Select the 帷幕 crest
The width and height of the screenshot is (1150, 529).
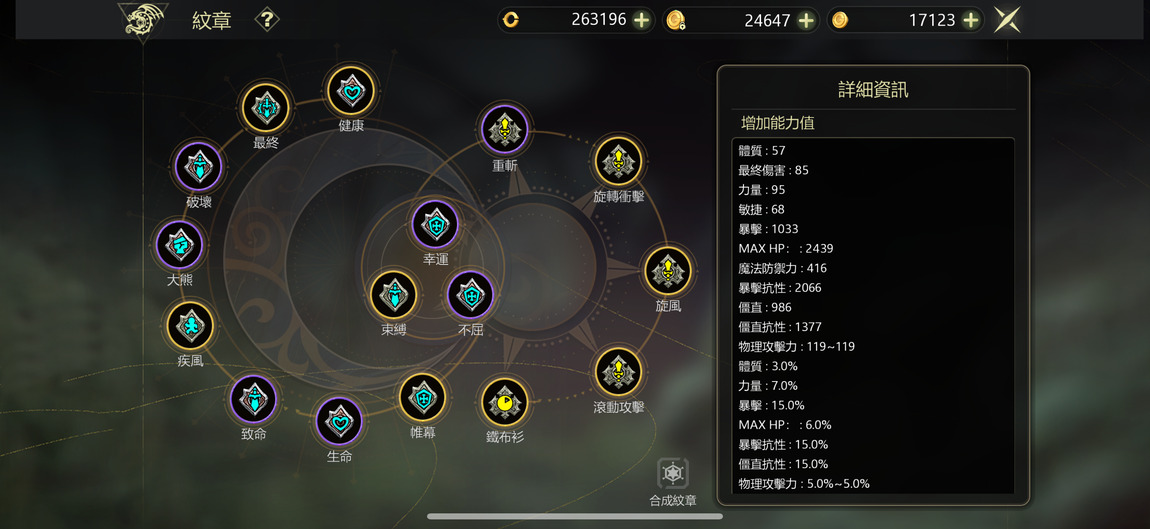[x=423, y=398]
